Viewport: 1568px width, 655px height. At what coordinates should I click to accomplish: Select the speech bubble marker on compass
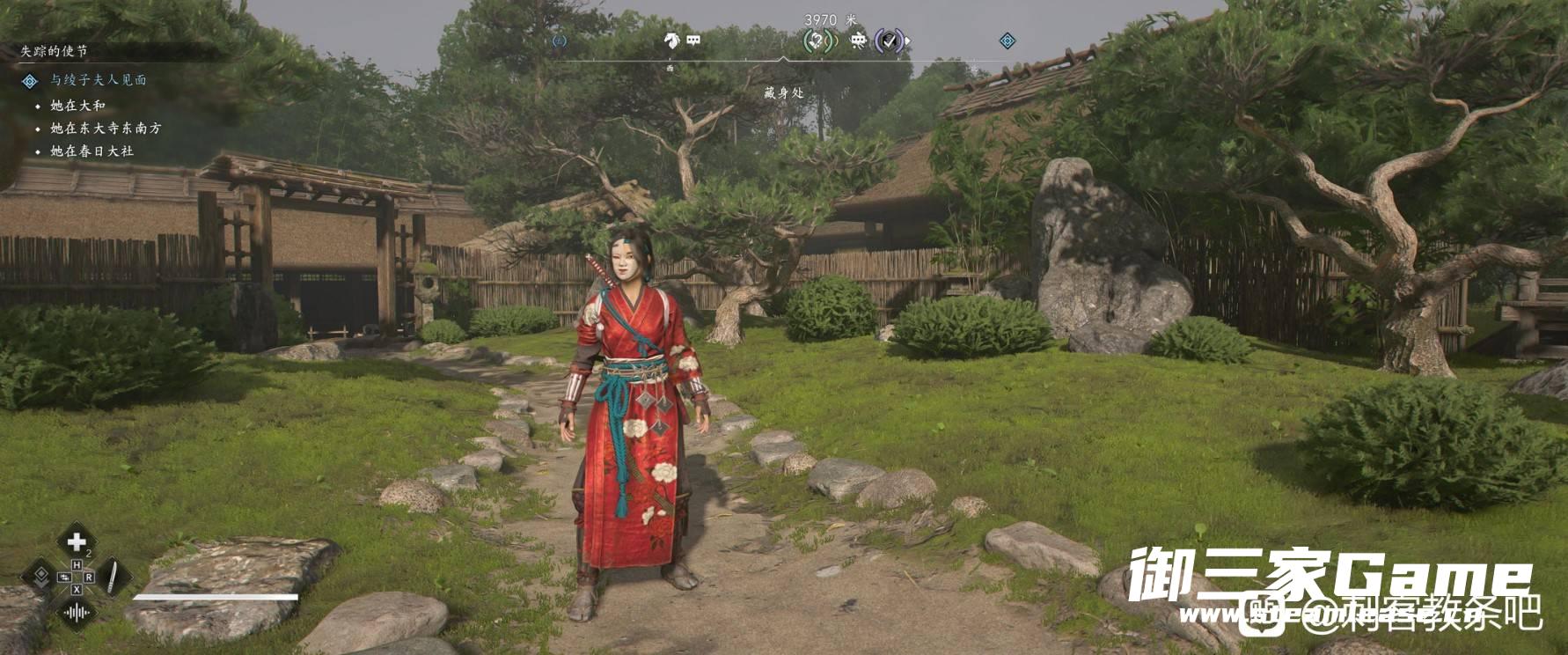pyautogui.click(x=693, y=40)
